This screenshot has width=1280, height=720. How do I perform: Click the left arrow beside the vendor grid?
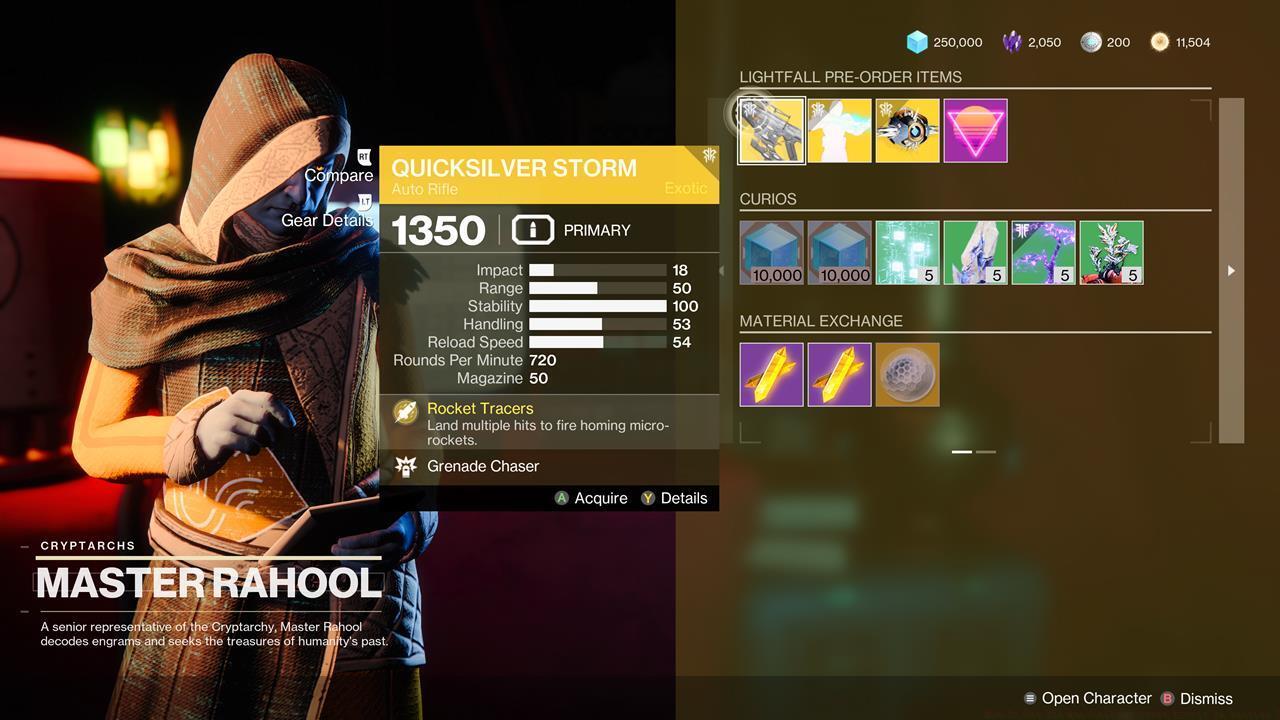722,269
